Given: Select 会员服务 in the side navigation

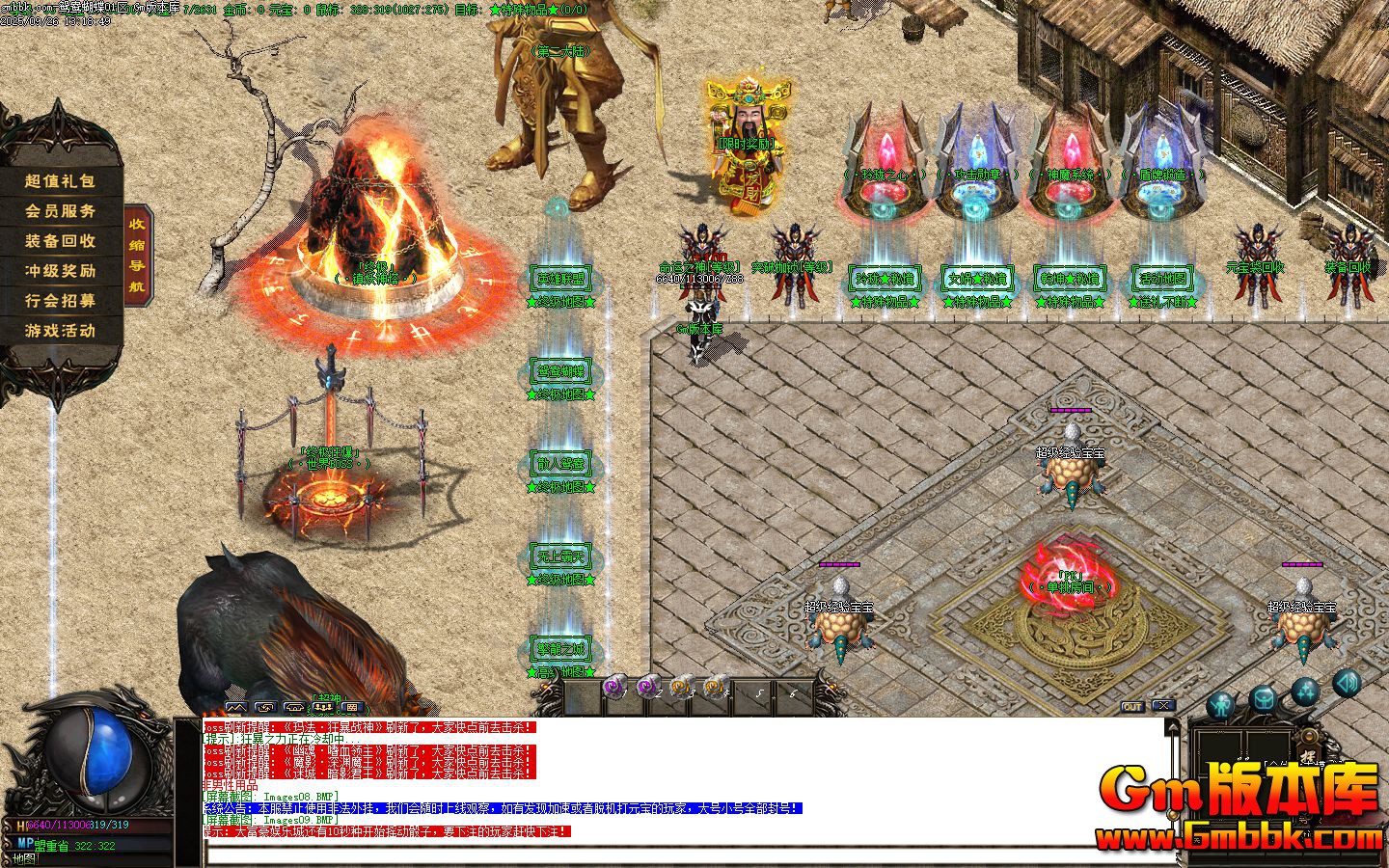Looking at the screenshot, I should tap(60, 211).
